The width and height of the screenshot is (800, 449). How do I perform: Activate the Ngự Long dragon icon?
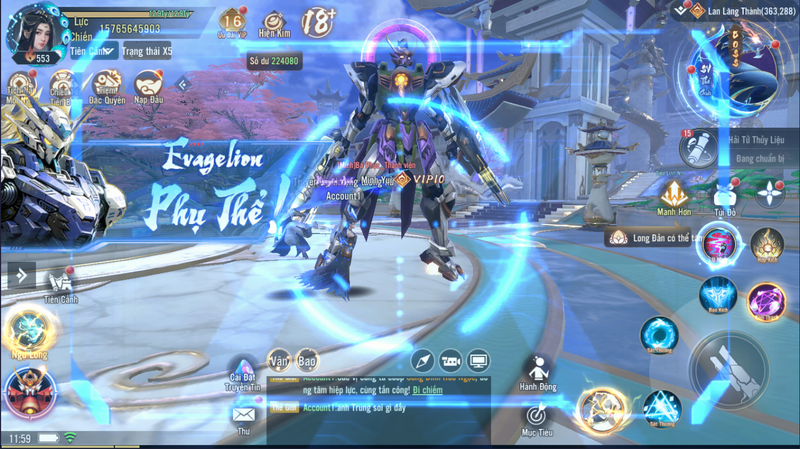(27, 328)
